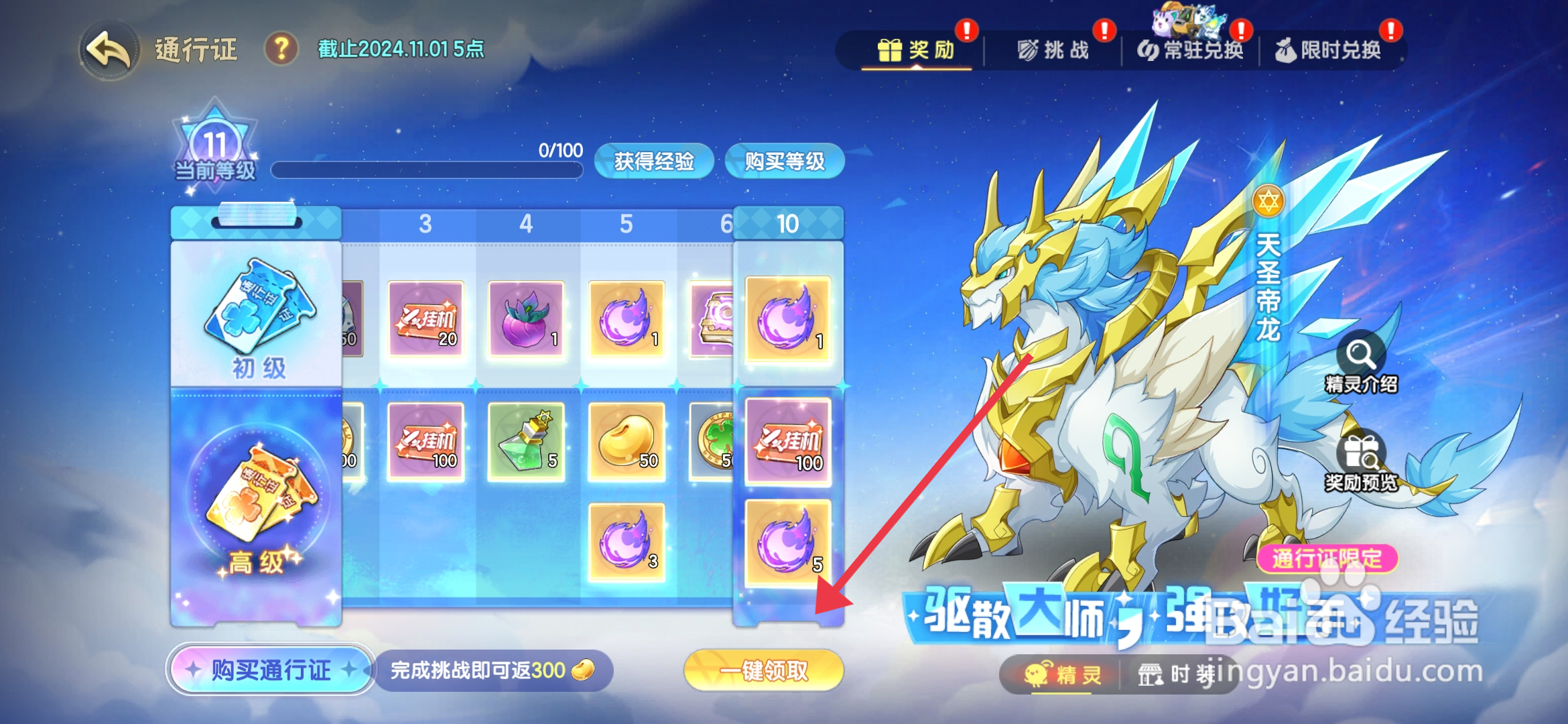Click the 获得经验 button
The width and height of the screenshot is (1568, 724).
click(x=653, y=161)
